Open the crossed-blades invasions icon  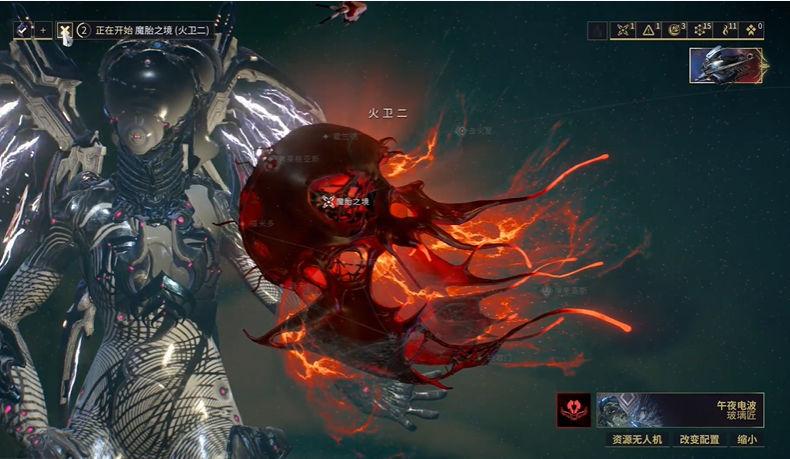click(x=624, y=30)
